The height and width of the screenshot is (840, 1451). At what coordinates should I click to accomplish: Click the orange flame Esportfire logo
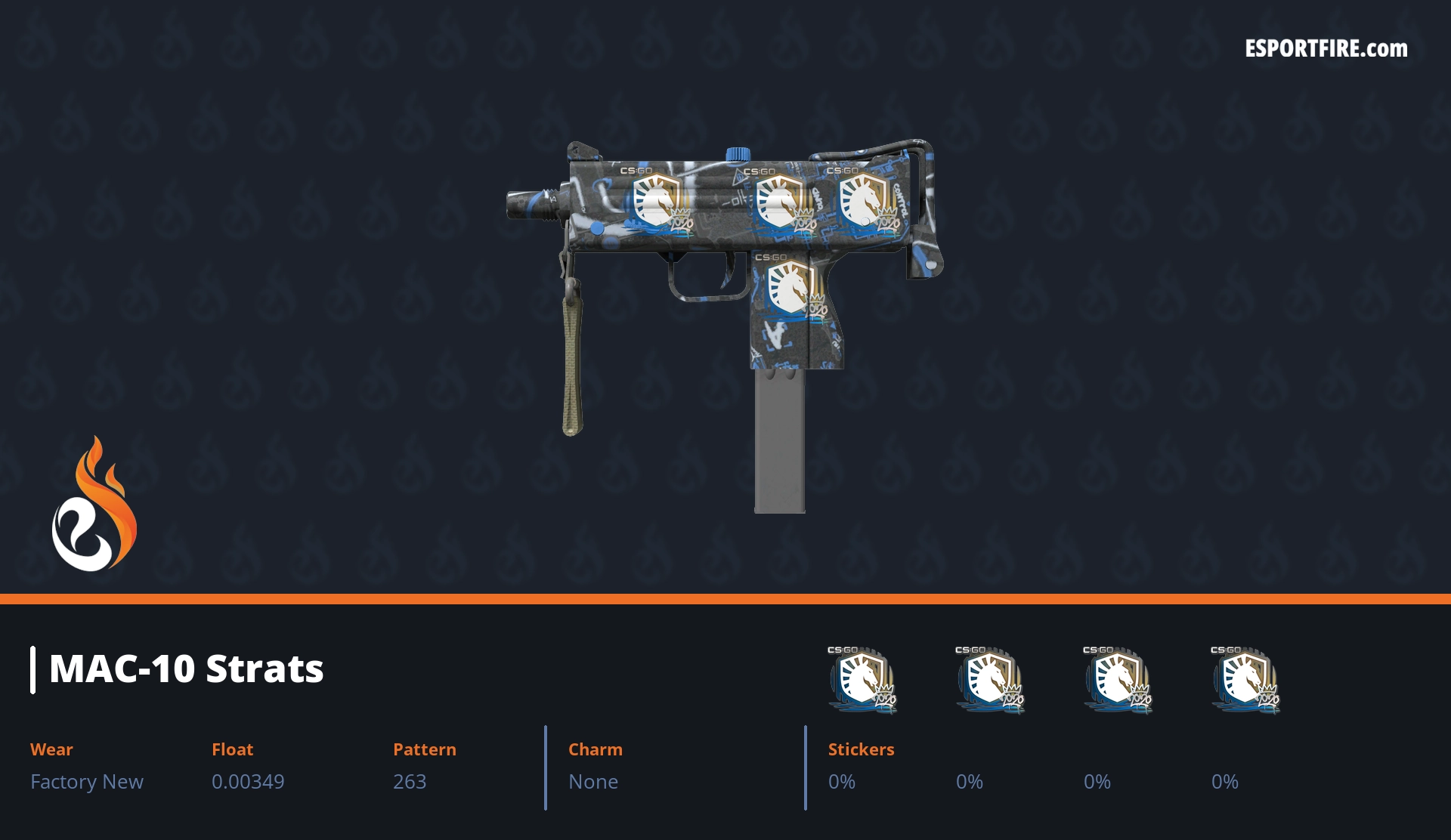(94, 505)
